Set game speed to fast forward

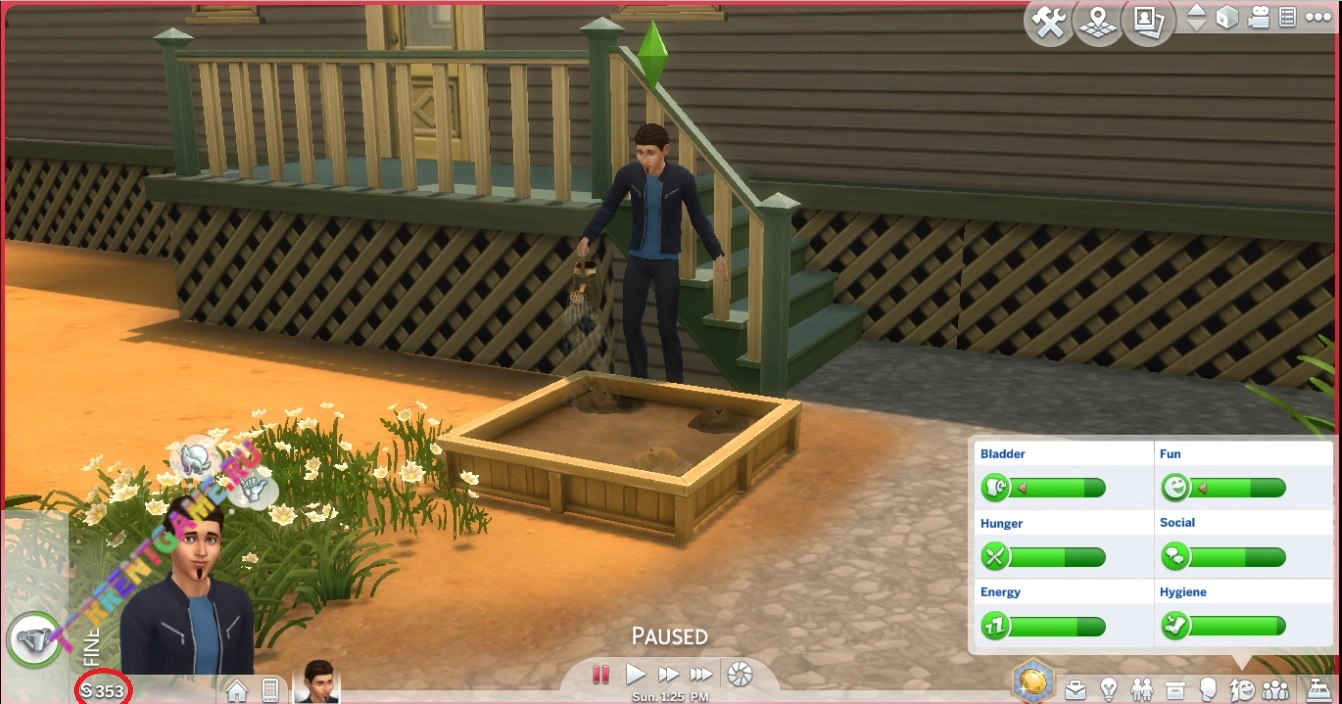[668, 674]
